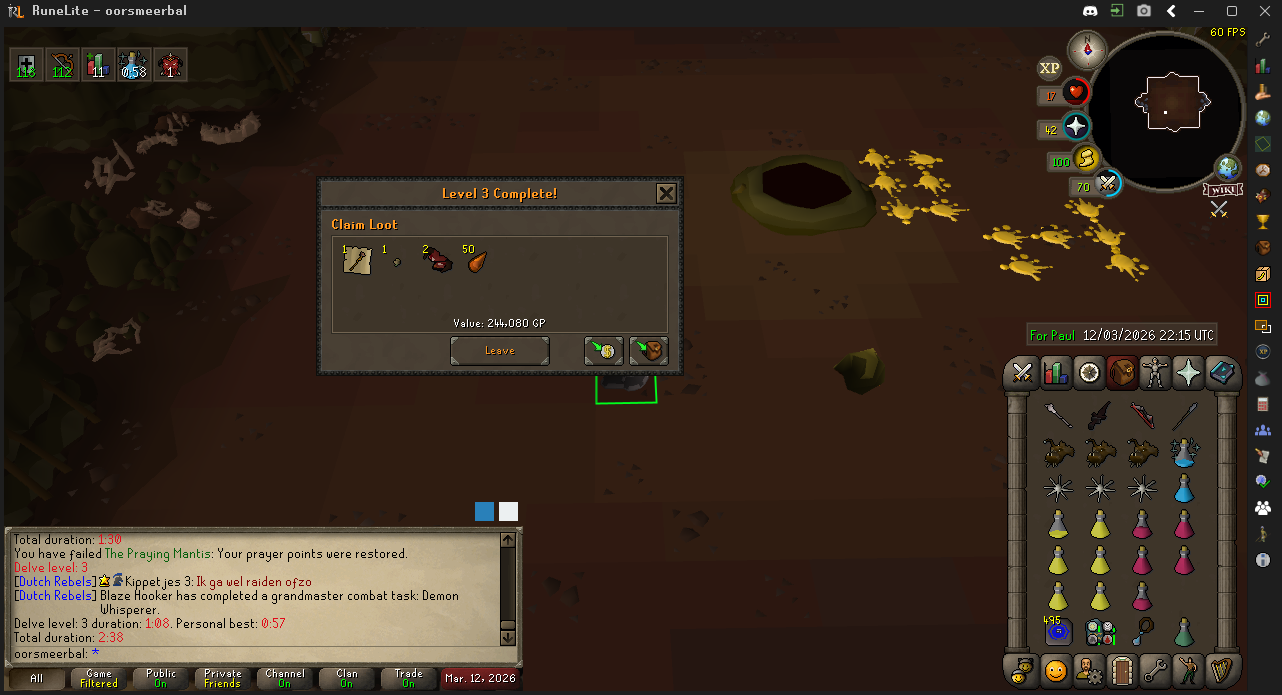Toggle run using the run energy orb

pos(1087,160)
